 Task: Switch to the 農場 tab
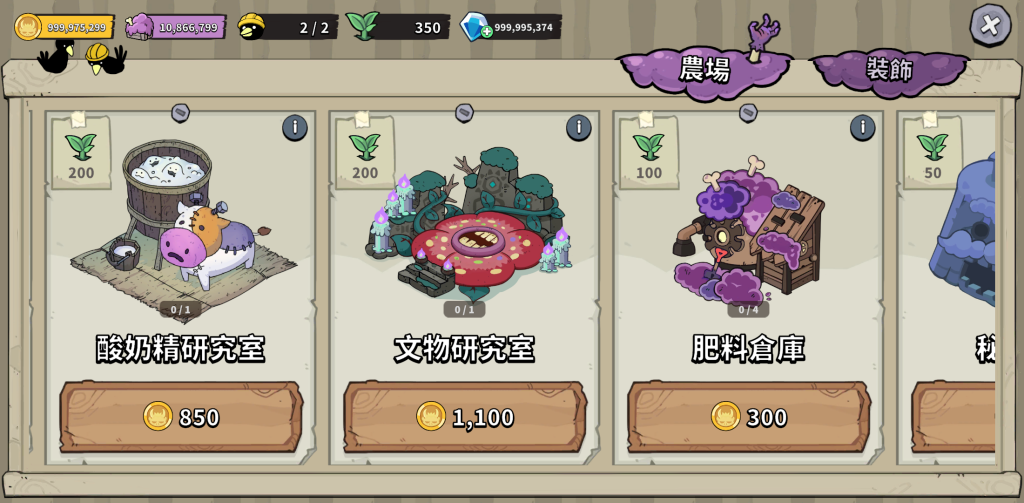pyautogui.click(x=704, y=69)
